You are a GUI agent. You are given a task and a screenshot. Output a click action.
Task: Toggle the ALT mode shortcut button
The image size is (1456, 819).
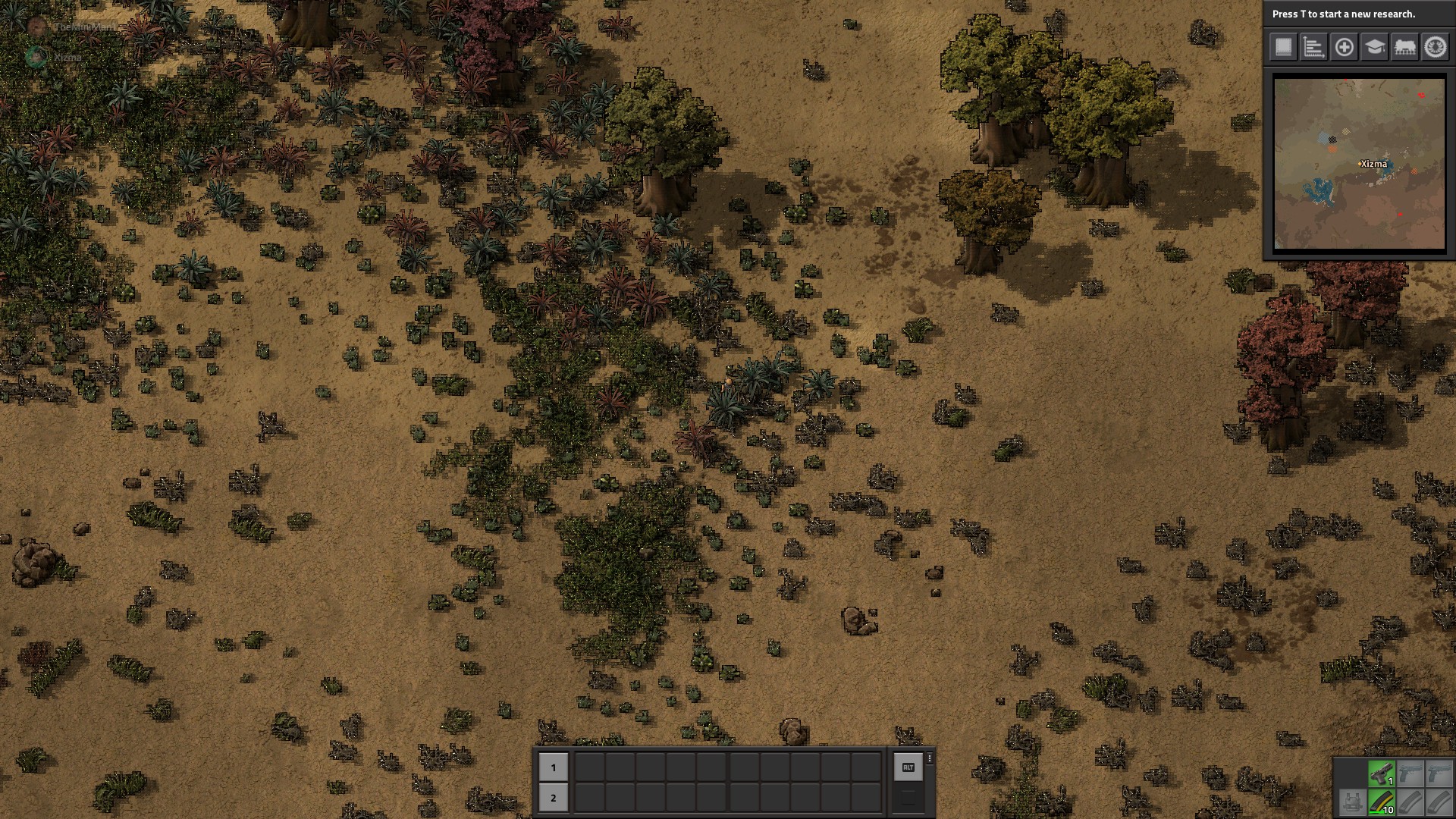coord(908,767)
